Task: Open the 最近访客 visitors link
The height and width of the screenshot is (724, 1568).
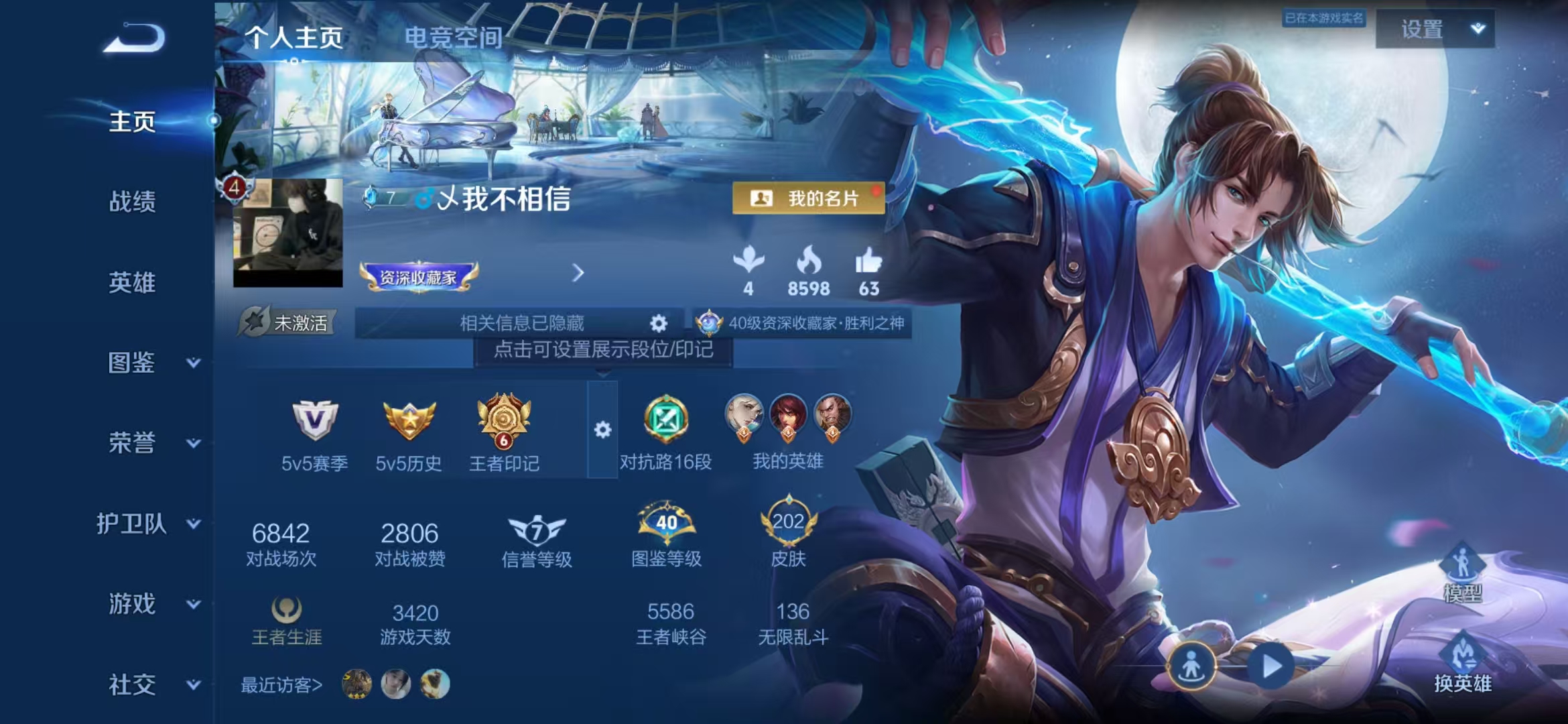Action: 281,685
